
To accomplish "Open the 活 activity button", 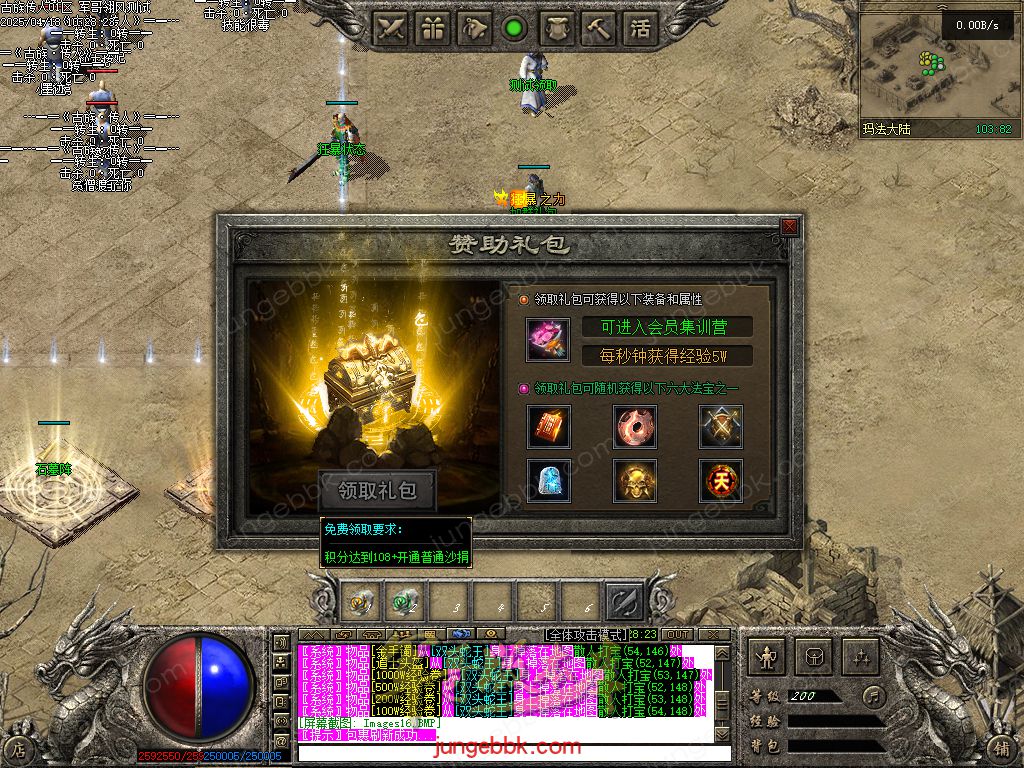I will coord(640,28).
